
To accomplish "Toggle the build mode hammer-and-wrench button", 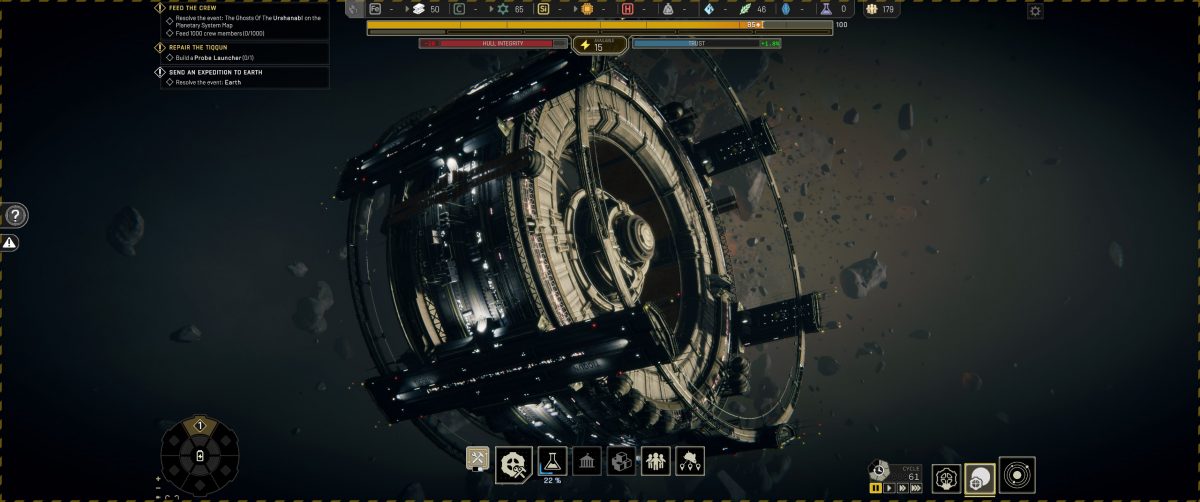I will tap(478, 458).
